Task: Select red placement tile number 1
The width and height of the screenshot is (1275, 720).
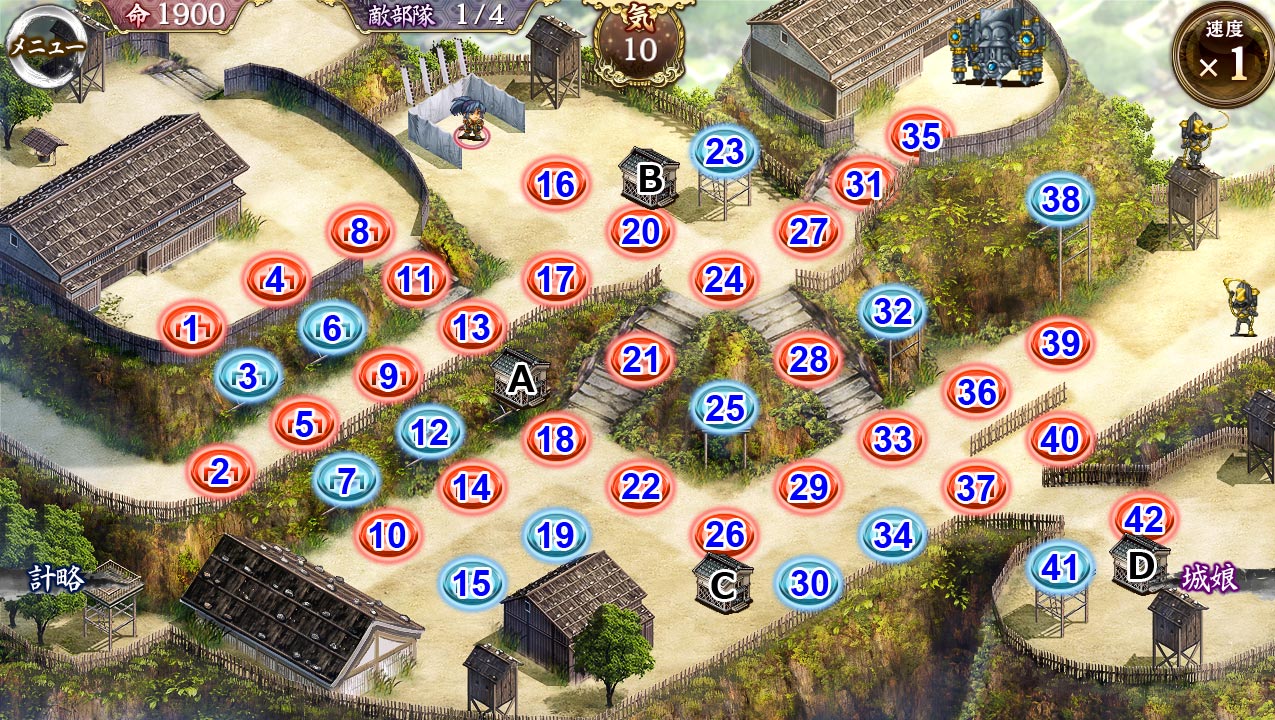Action: 193,325
